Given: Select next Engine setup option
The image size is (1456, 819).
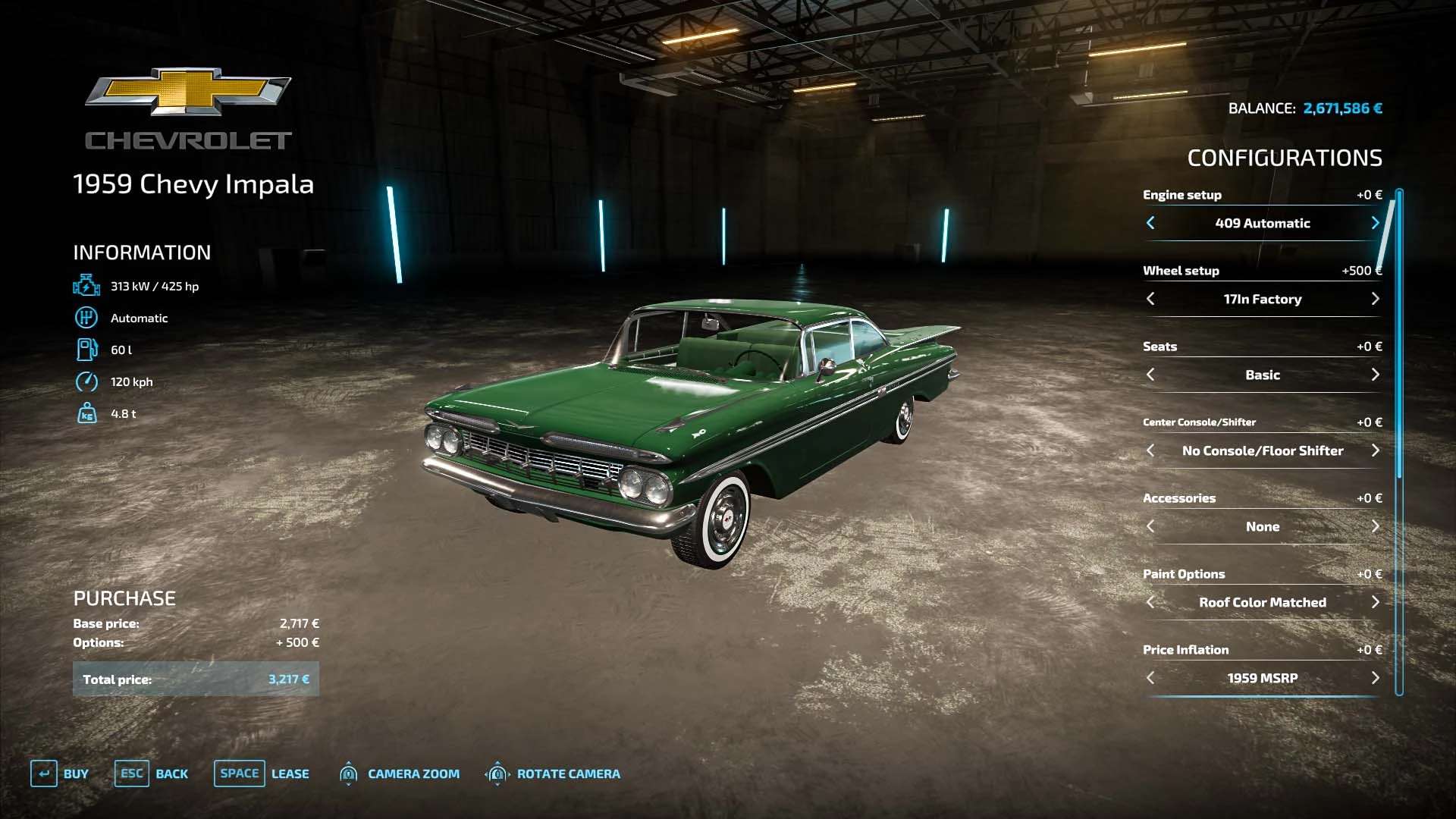Looking at the screenshot, I should coord(1375,223).
